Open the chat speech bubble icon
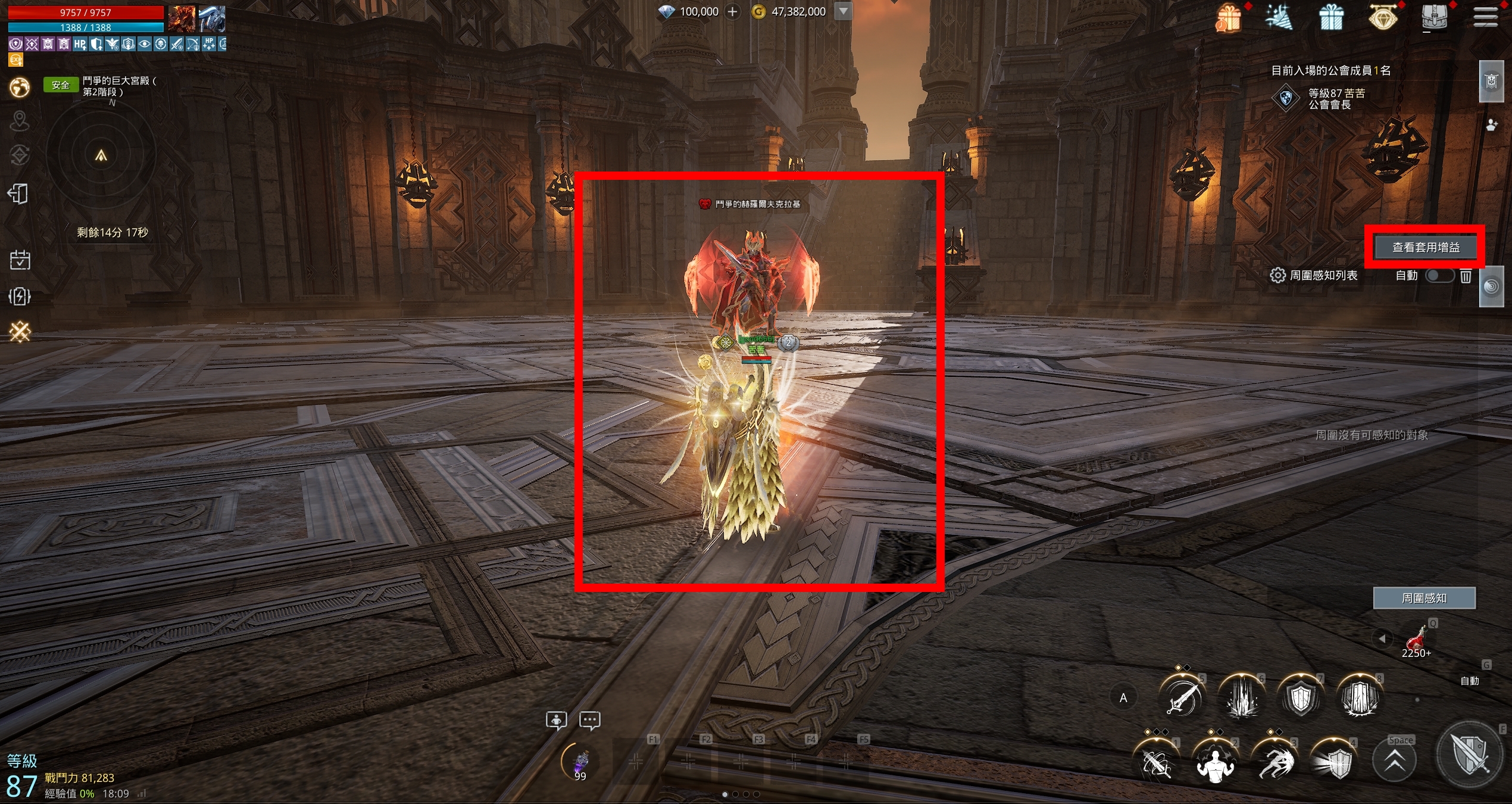 (590, 721)
